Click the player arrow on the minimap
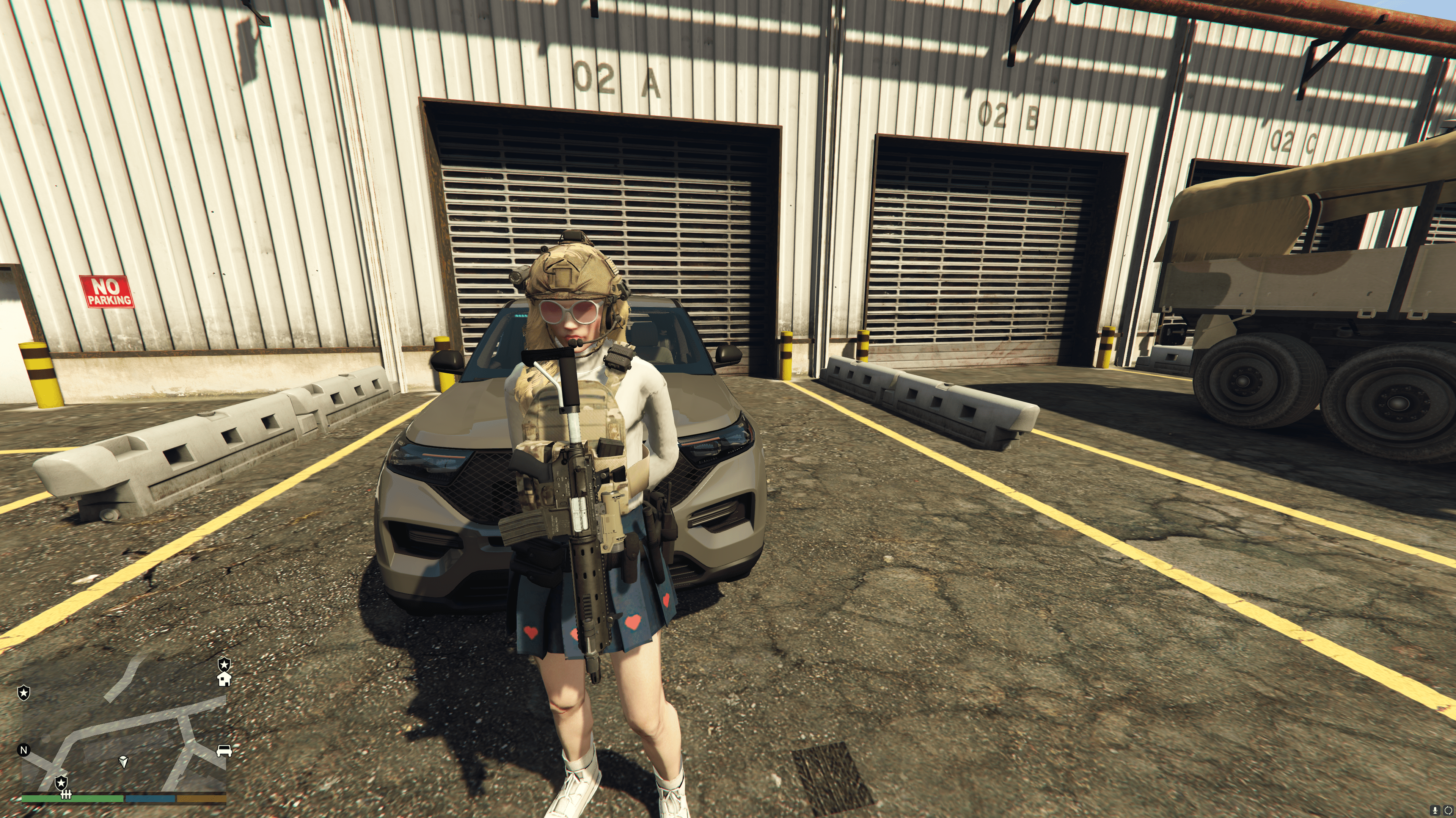1456x818 pixels. pos(124,762)
